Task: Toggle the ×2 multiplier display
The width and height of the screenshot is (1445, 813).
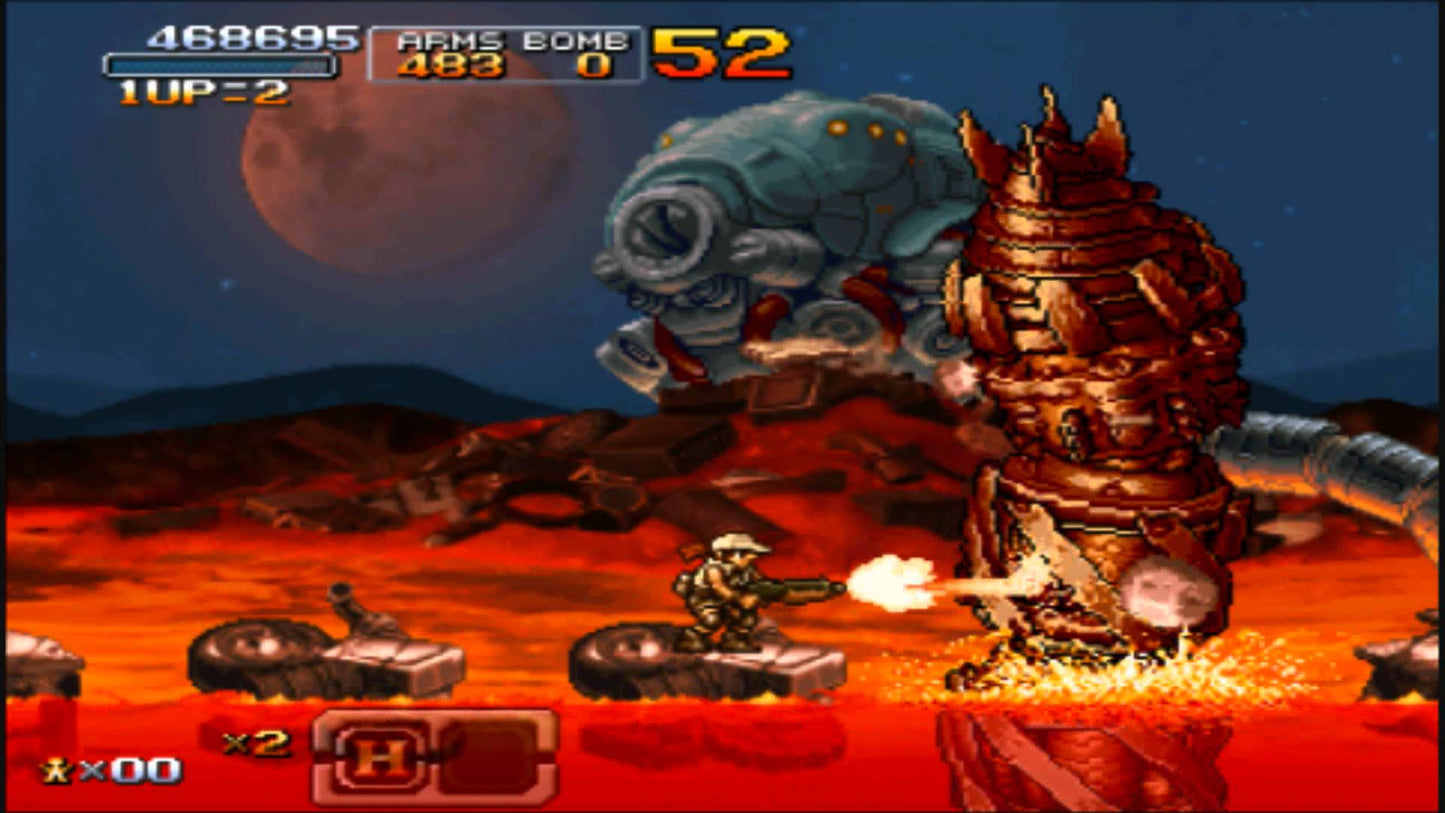Action: coord(257,744)
